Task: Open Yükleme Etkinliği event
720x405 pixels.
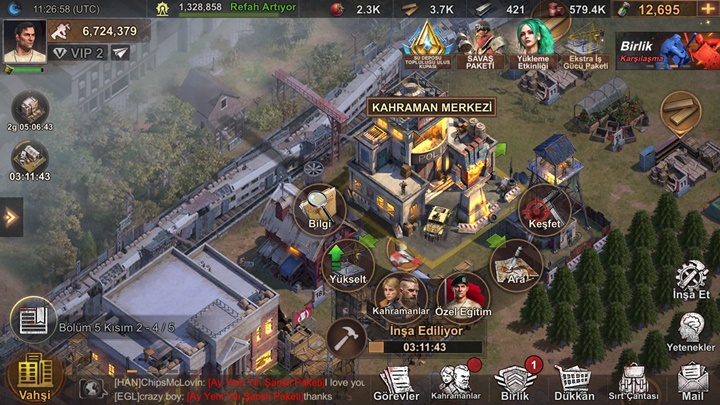Action: (x=535, y=44)
